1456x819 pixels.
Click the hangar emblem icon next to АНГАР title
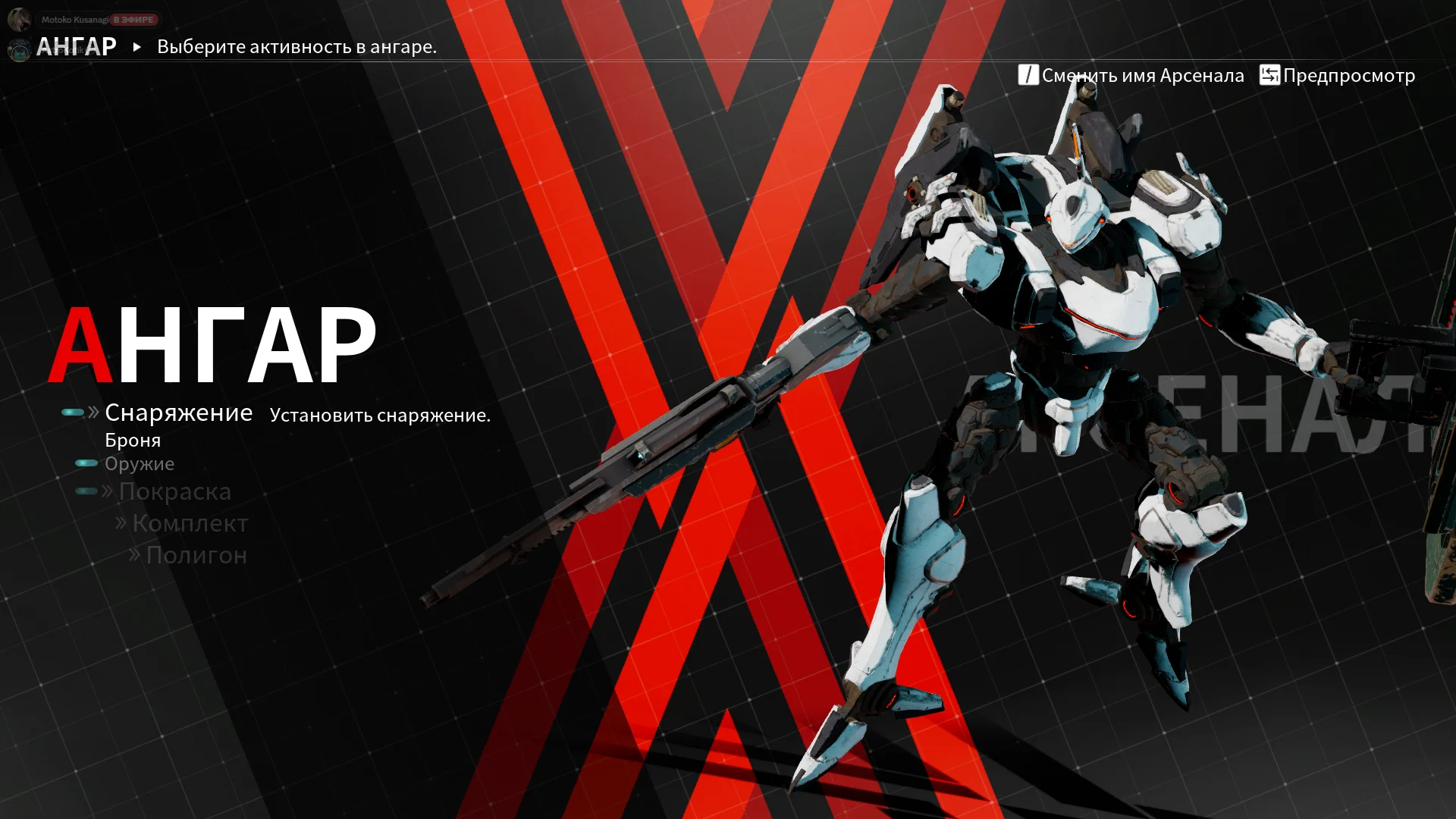[19, 48]
